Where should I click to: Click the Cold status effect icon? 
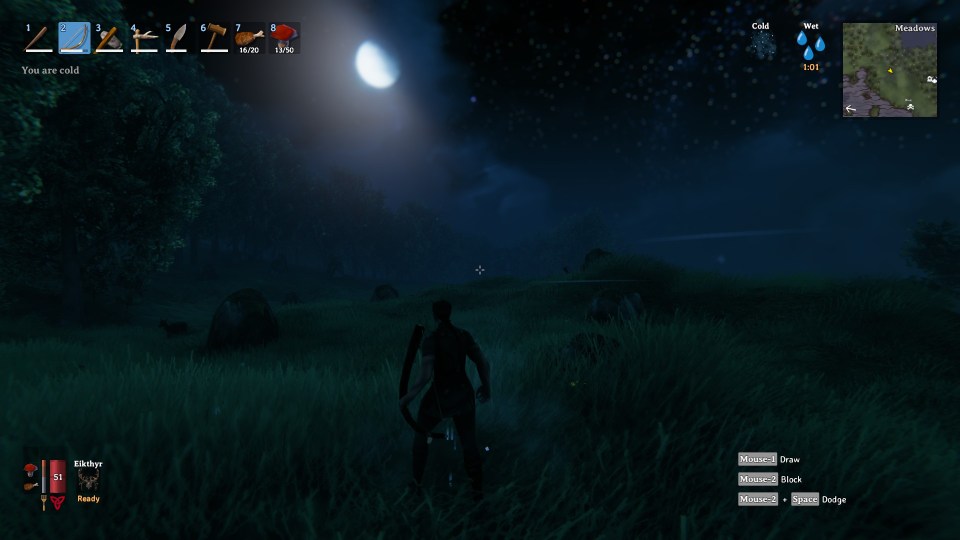click(x=761, y=45)
